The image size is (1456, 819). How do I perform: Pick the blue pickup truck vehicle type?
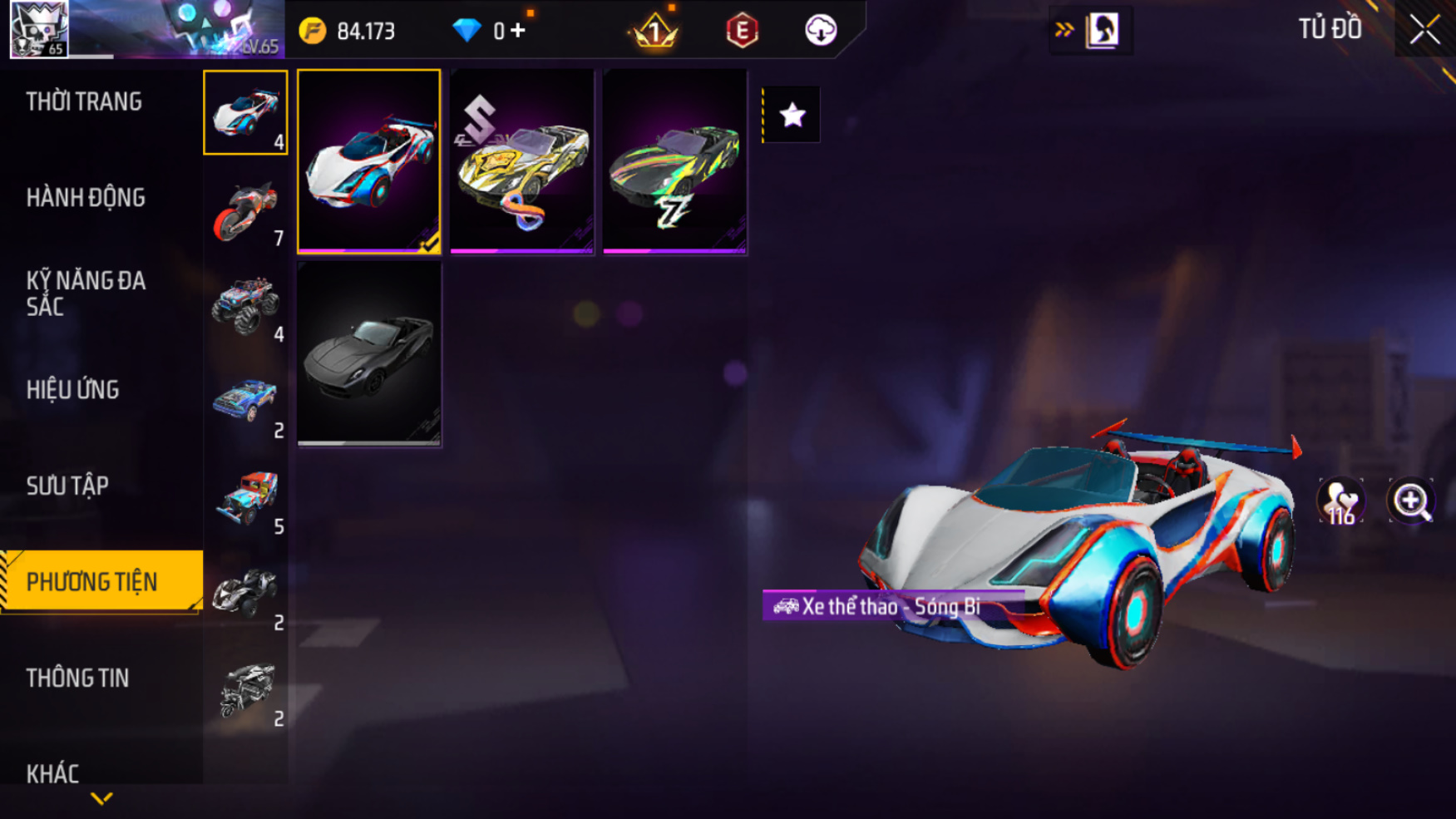pos(245,402)
